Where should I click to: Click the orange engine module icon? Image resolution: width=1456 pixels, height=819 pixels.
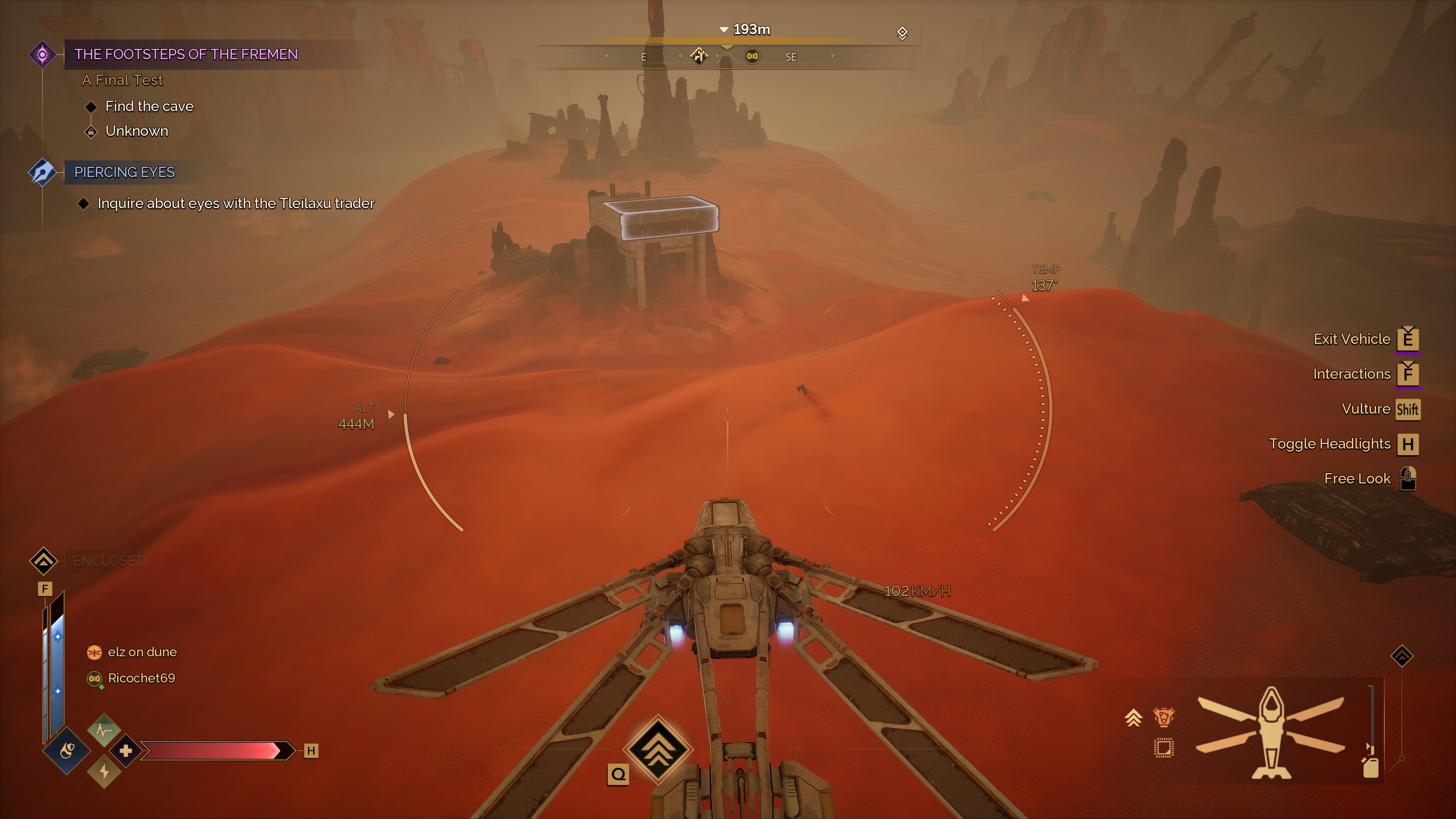1163,717
